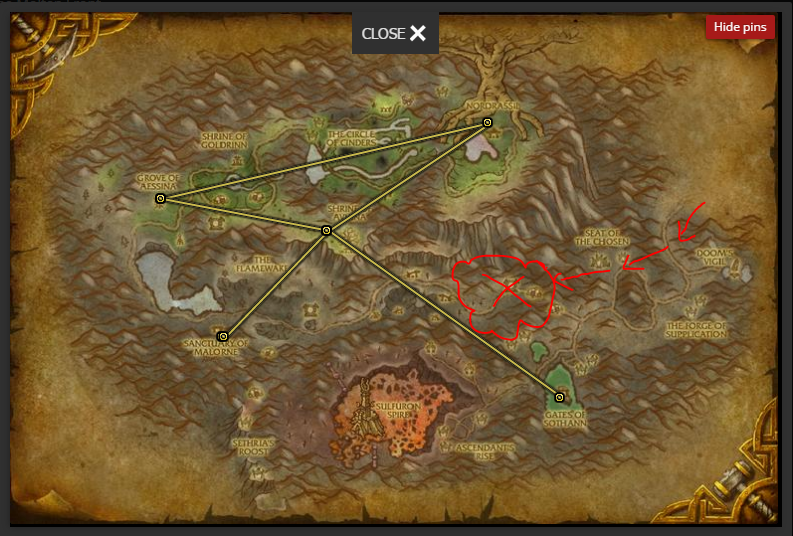Viewport: 793px width, 536px height.
Task: Click the central pin where lines intersect
Action: [326, 231]
